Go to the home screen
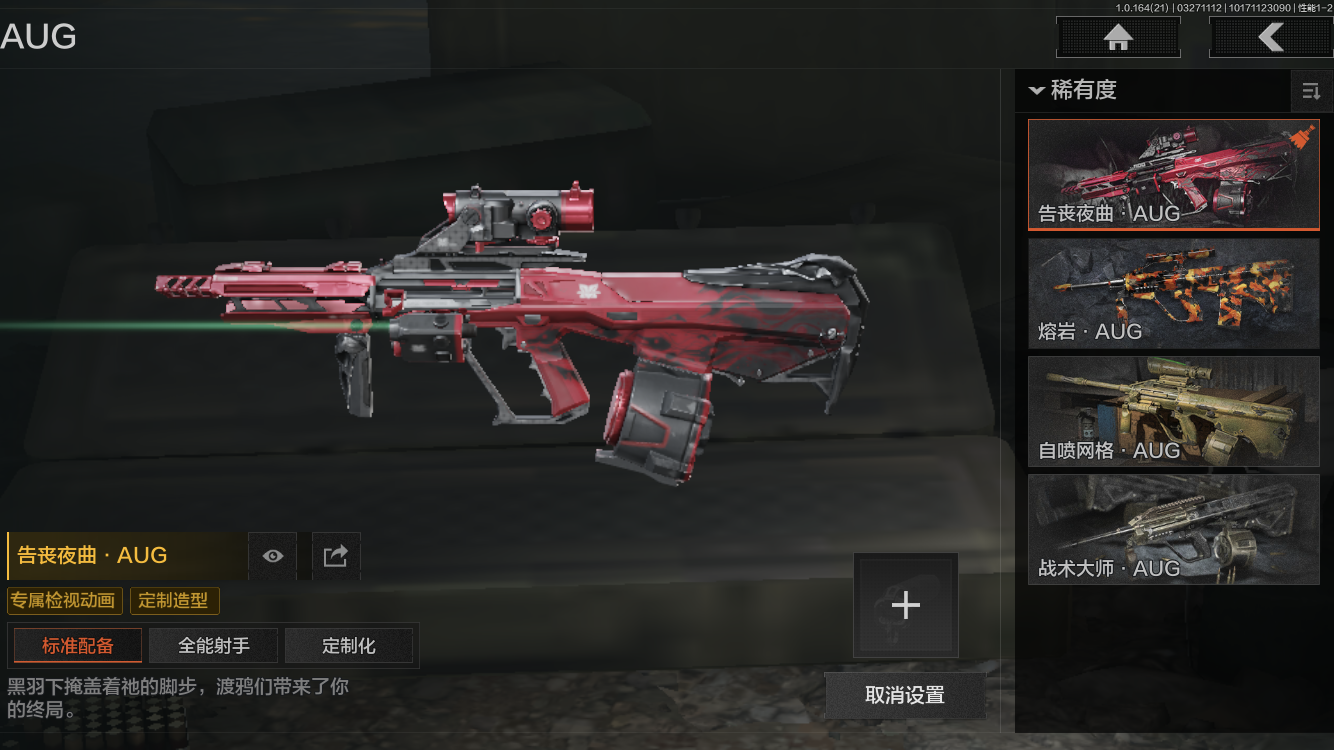Viewport: 1334px width, 750px height. tap(1118, 38)
